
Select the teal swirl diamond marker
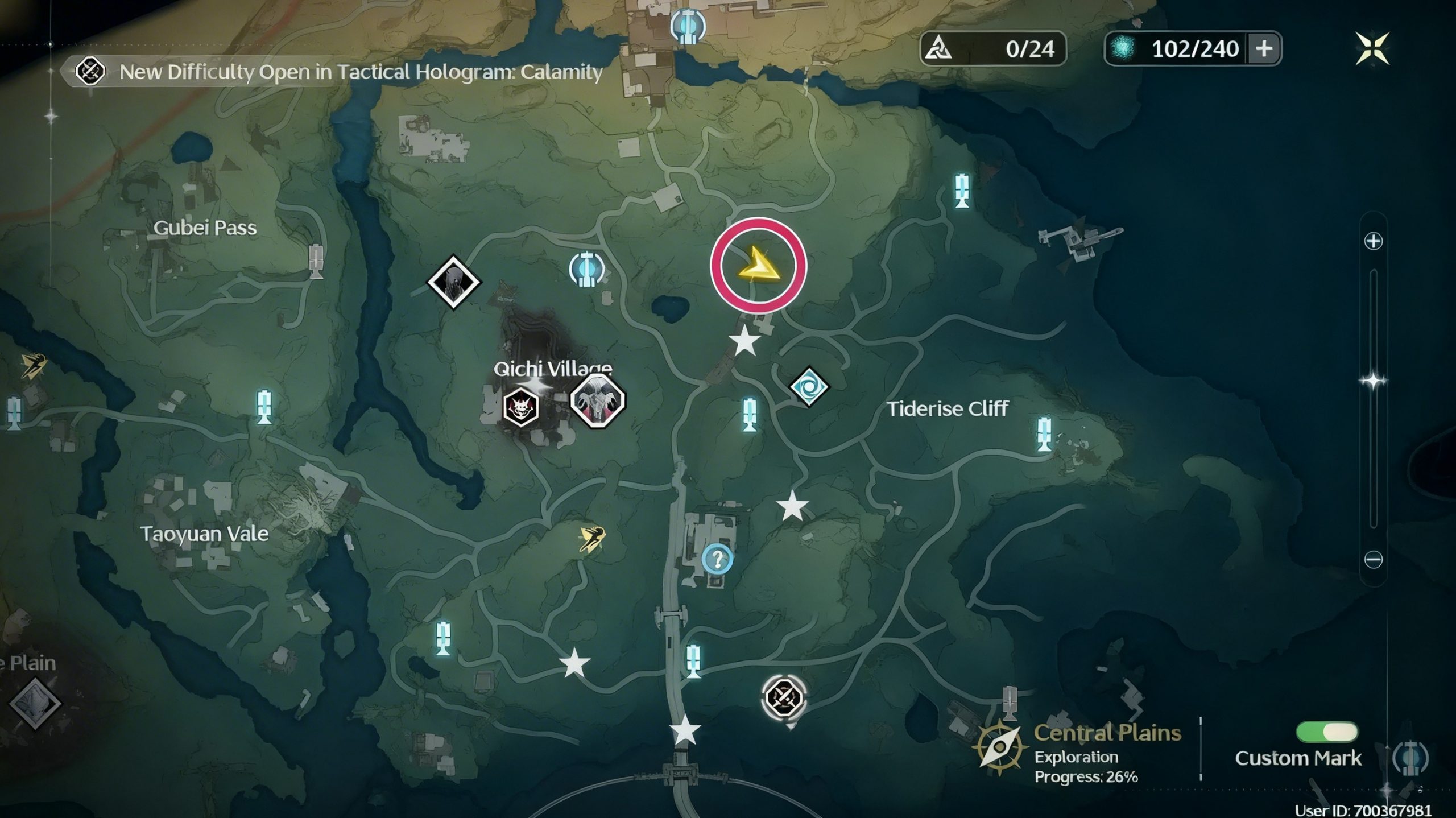point(809,387)
